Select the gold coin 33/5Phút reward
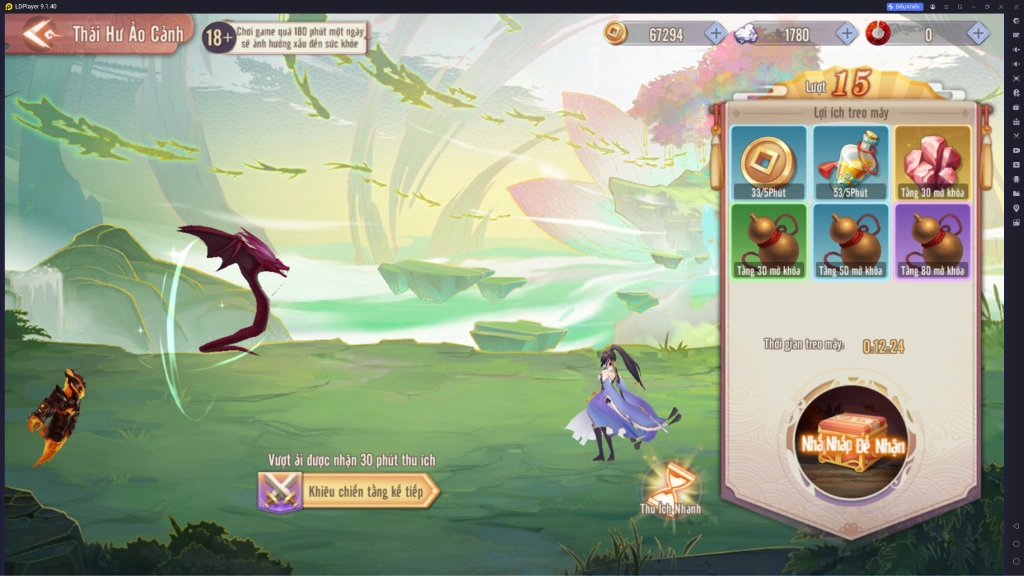The width and height of the screenshot is (1024, 576). [768, 162]
